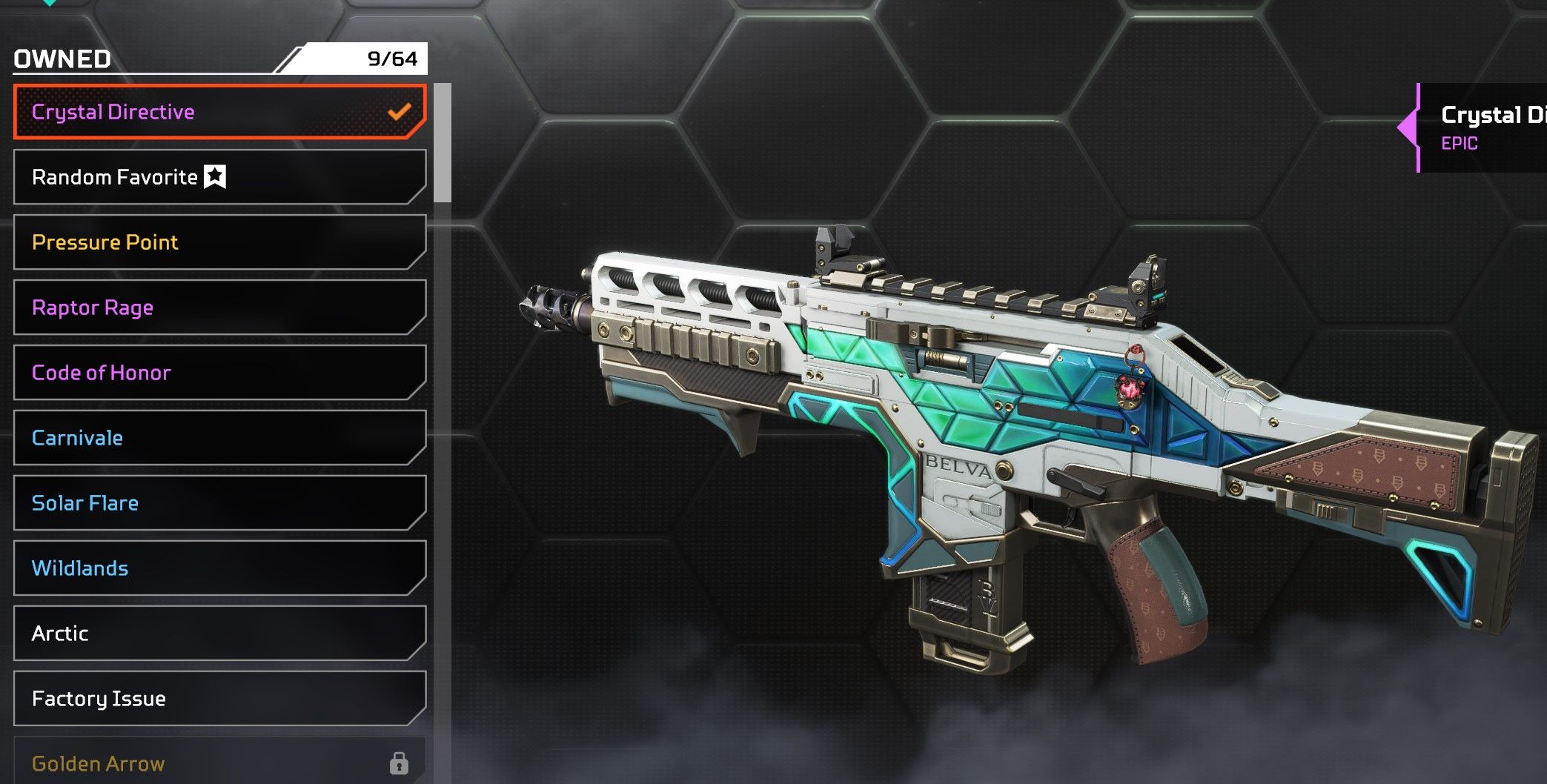Select the Factory Issue skin
This screenshot has width=1547, height=784.
(x=219, y=699)
